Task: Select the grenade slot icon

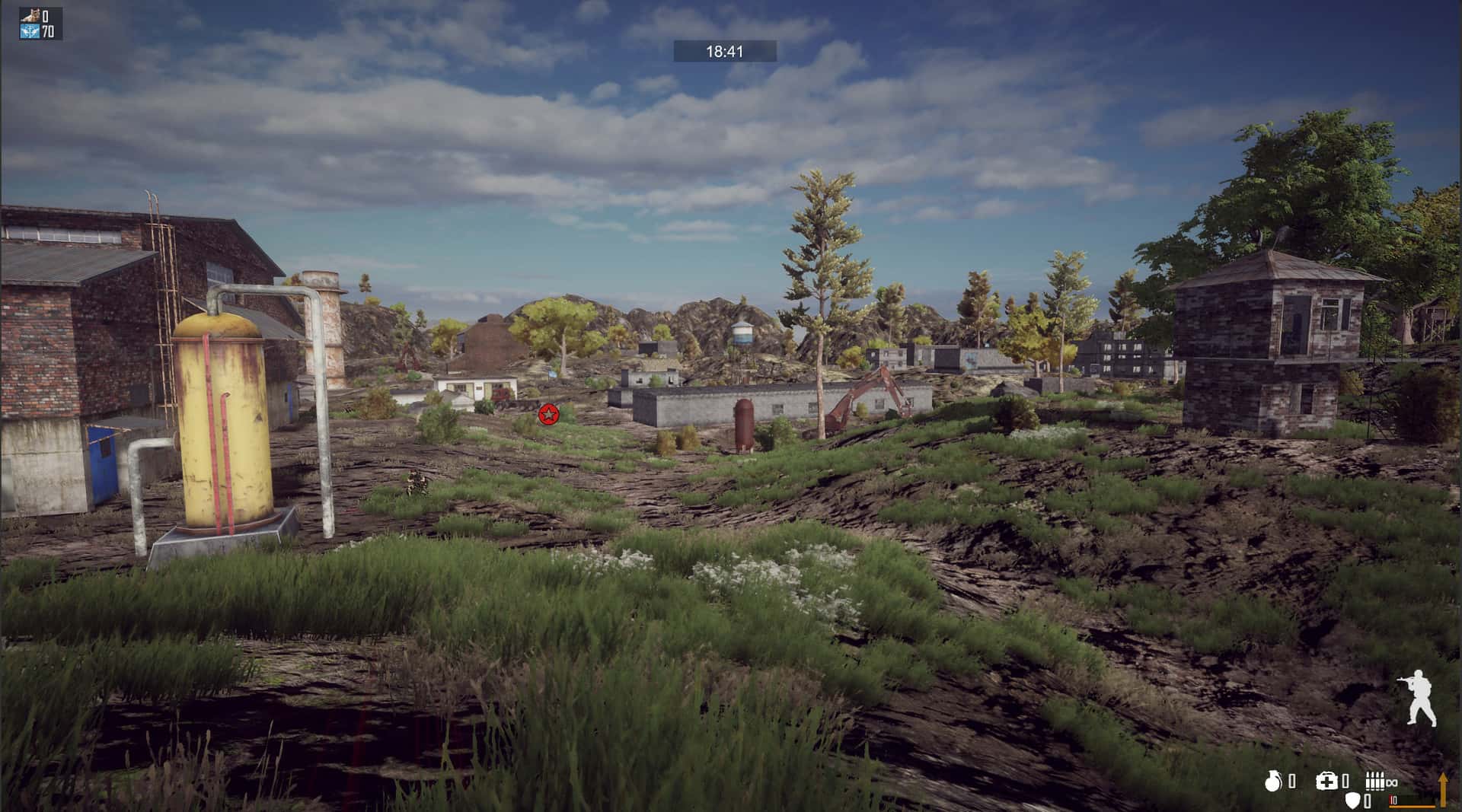Action: click(1272, 782)
